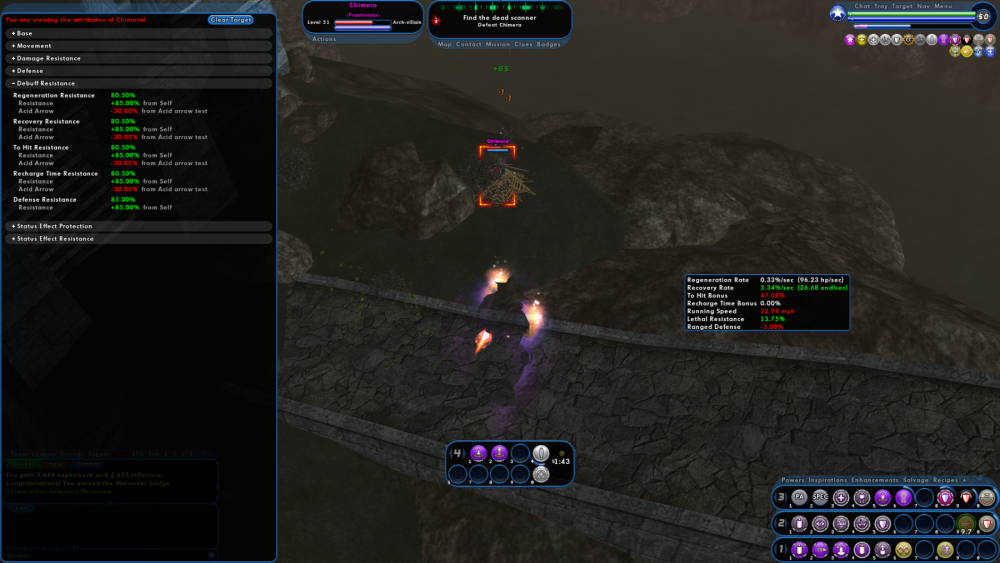This screenshot has width=1000, height=563.
Task: Open the Powers list
Action: (793, 480)
